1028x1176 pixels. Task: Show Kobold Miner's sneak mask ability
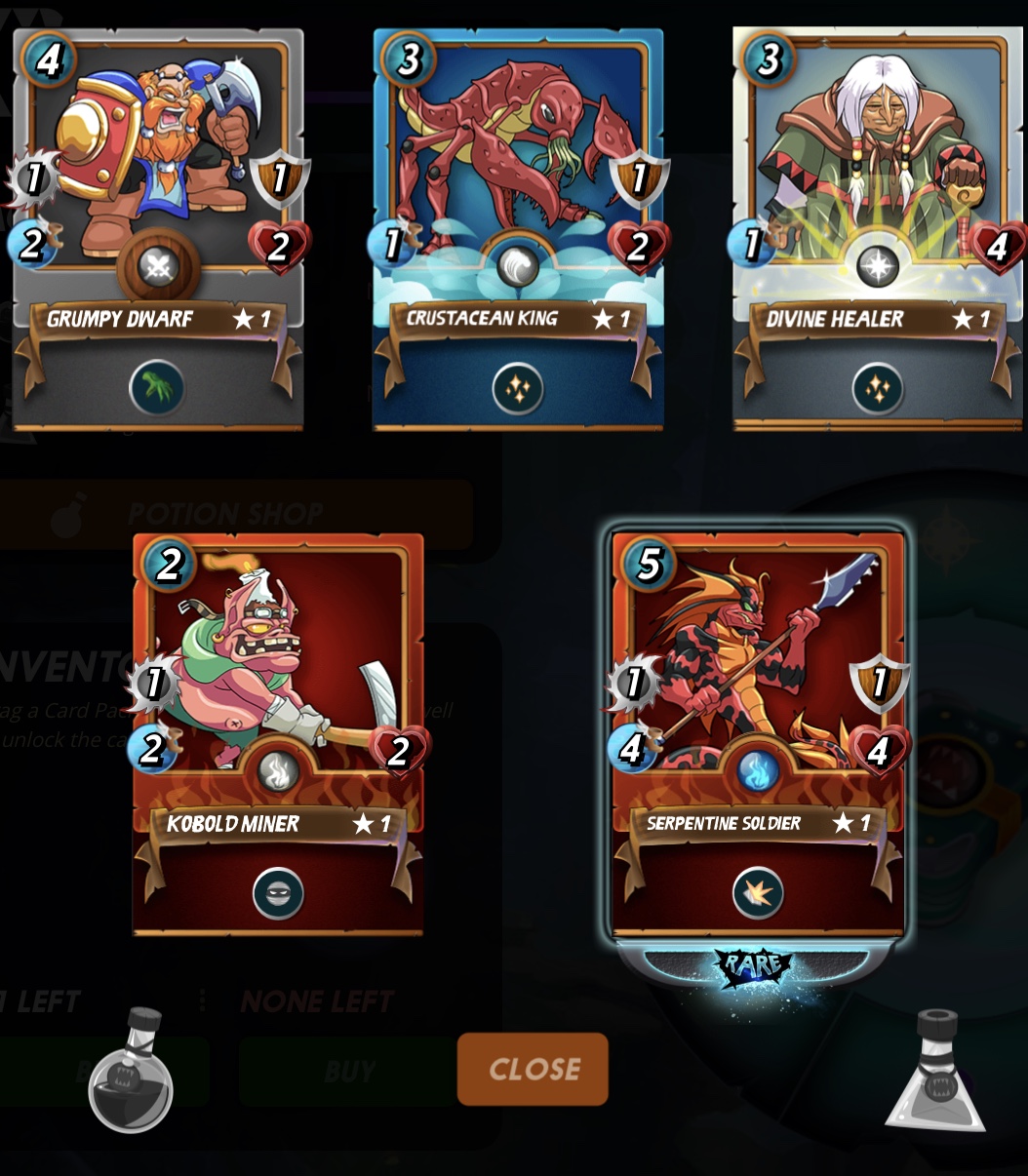click(278, 893)
